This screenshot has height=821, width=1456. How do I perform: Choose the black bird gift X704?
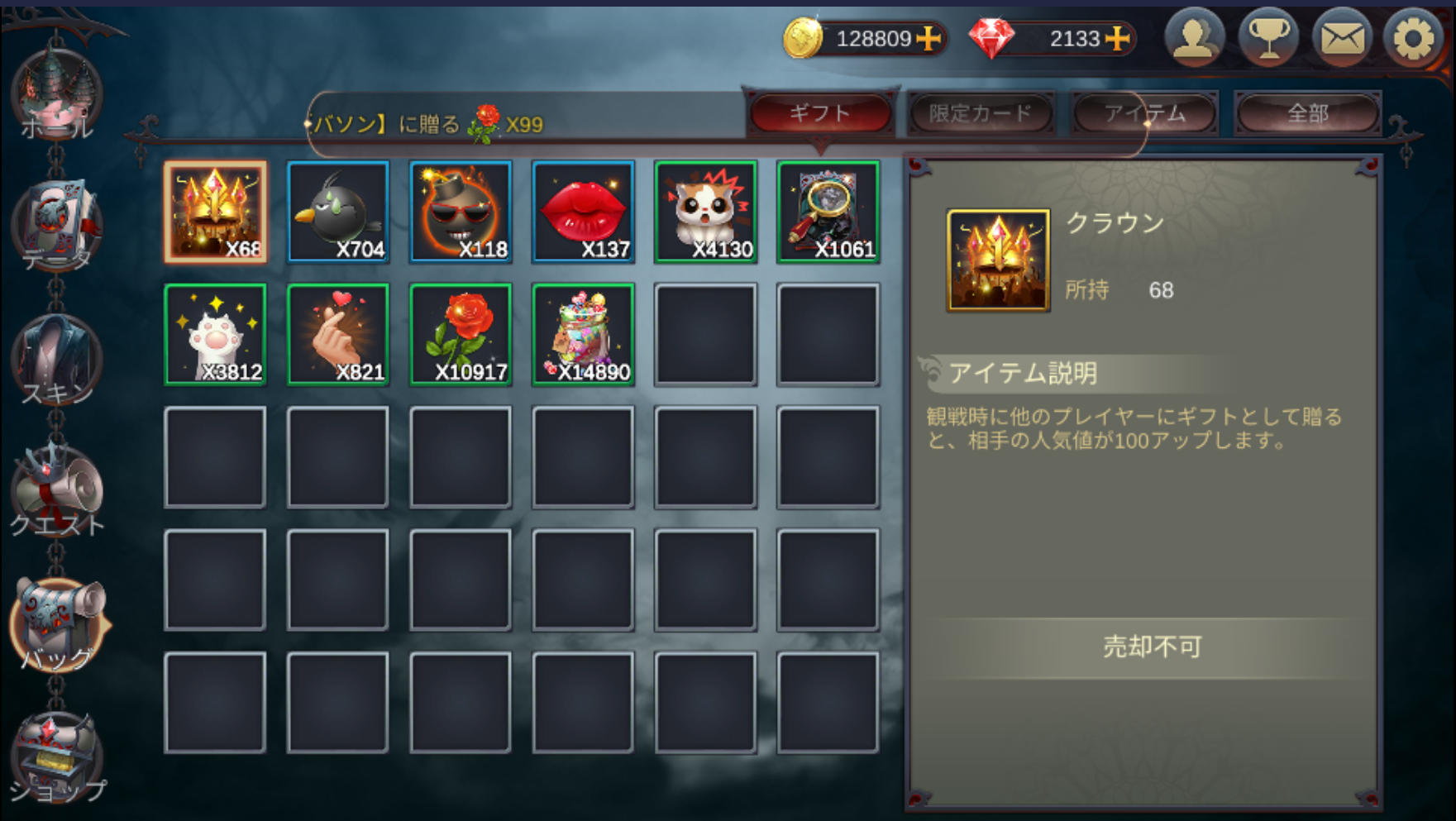coord(337,212)
